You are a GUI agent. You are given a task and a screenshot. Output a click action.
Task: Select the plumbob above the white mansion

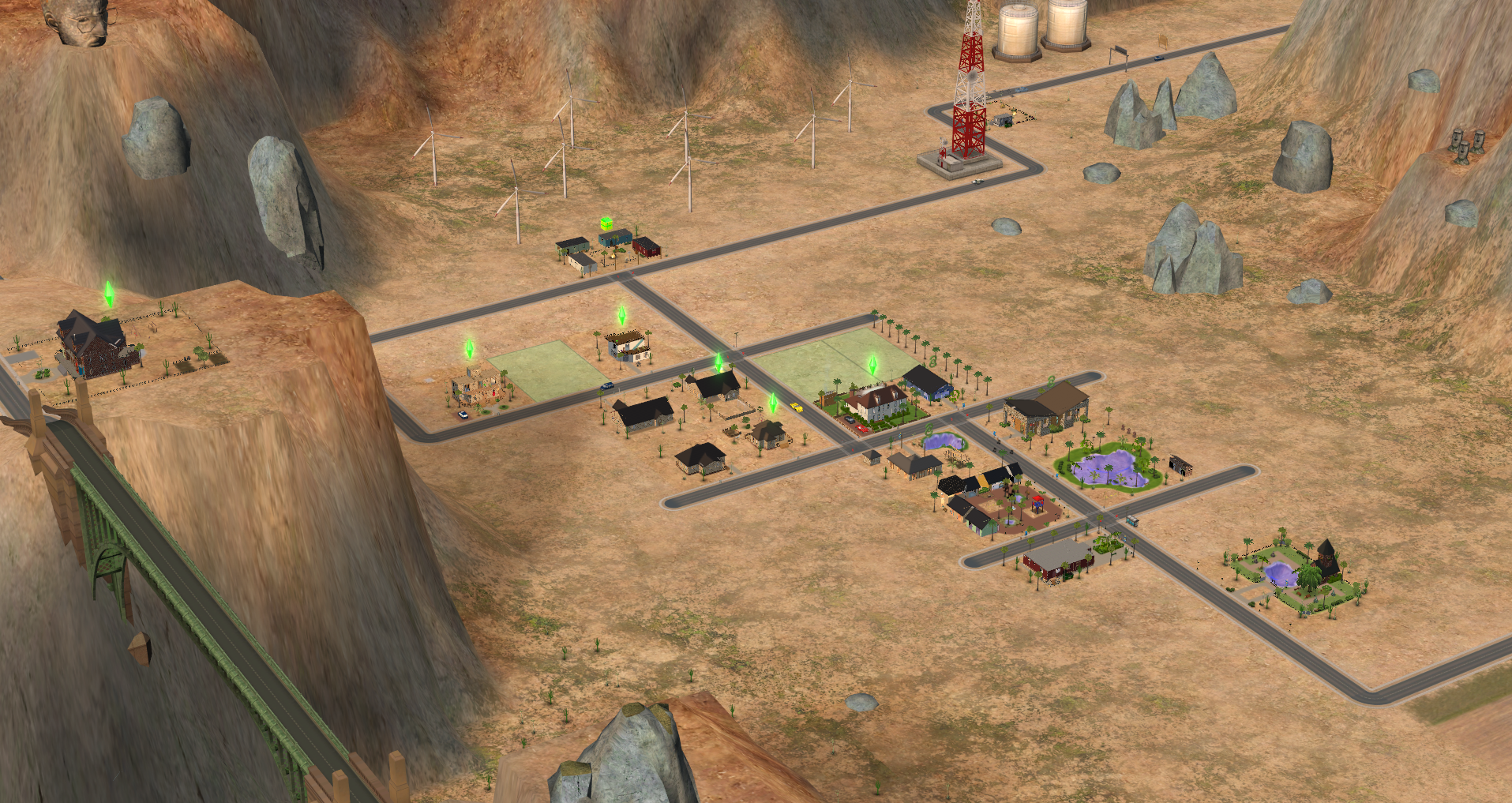pyautogui.click(x=872, y=364)
